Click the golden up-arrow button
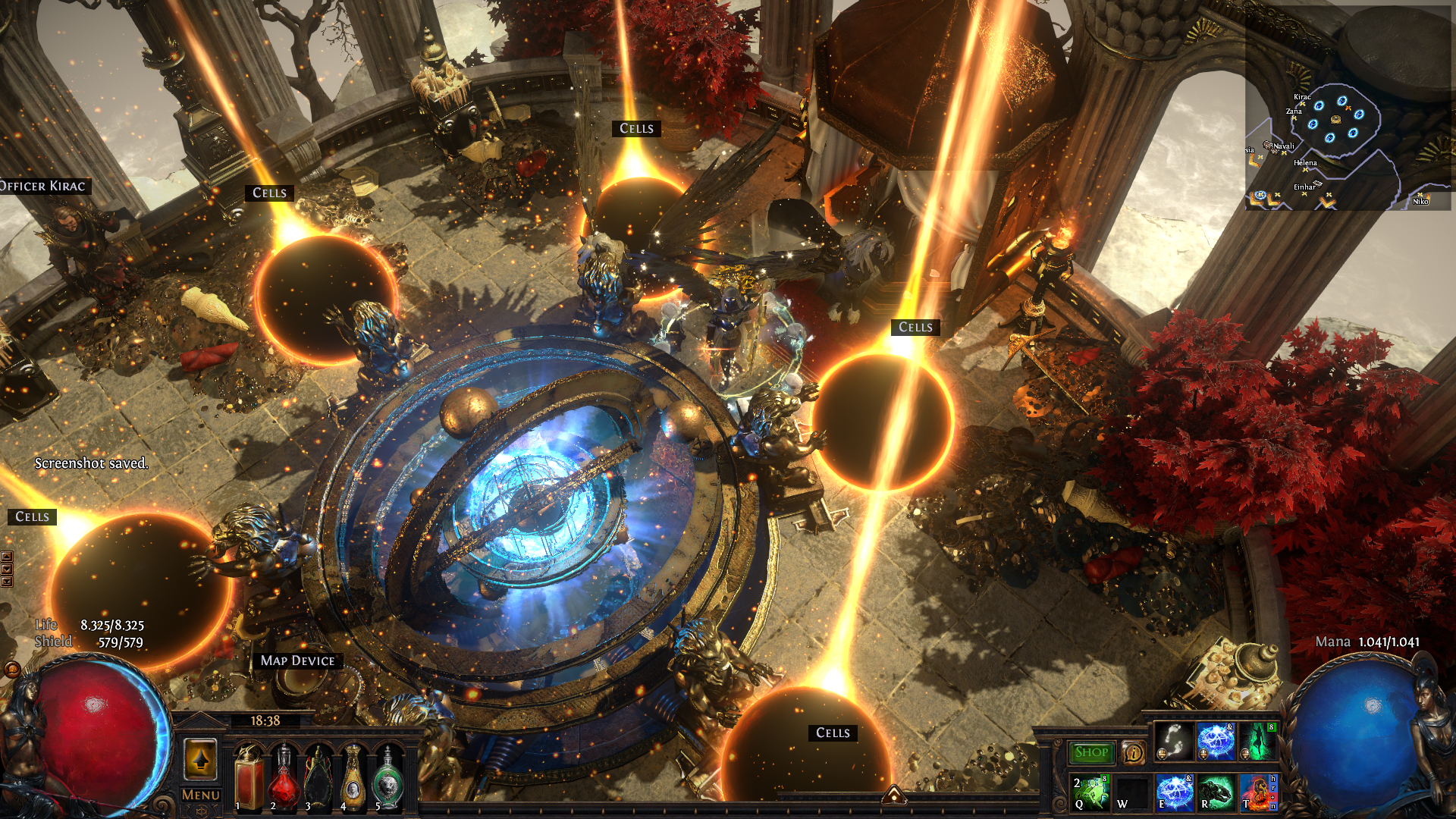 point(200,759)
